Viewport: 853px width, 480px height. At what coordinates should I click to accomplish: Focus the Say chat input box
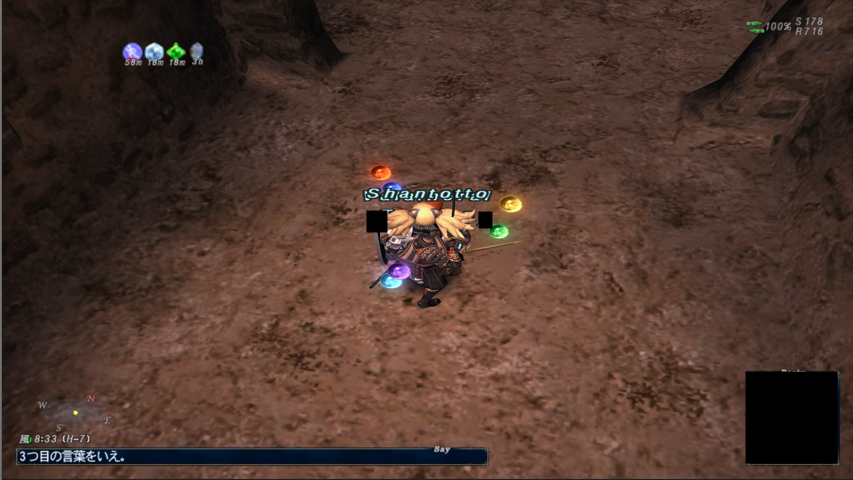(252, 456)
